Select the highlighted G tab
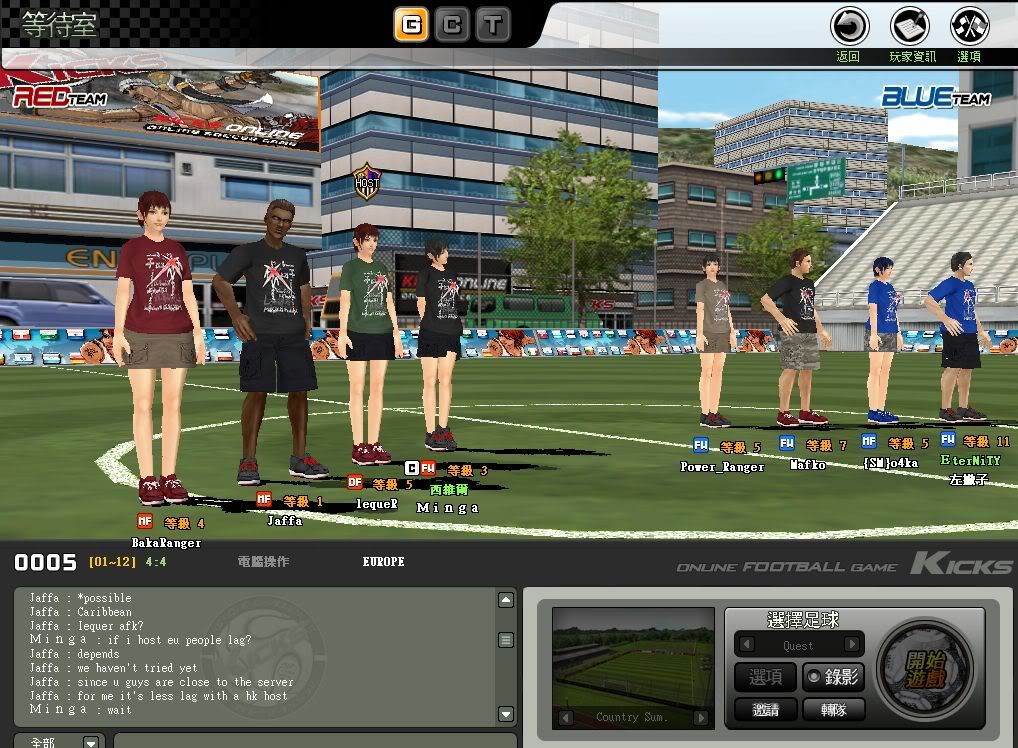1018x748 pixels. pyautogui.click(x=411, y=25)
